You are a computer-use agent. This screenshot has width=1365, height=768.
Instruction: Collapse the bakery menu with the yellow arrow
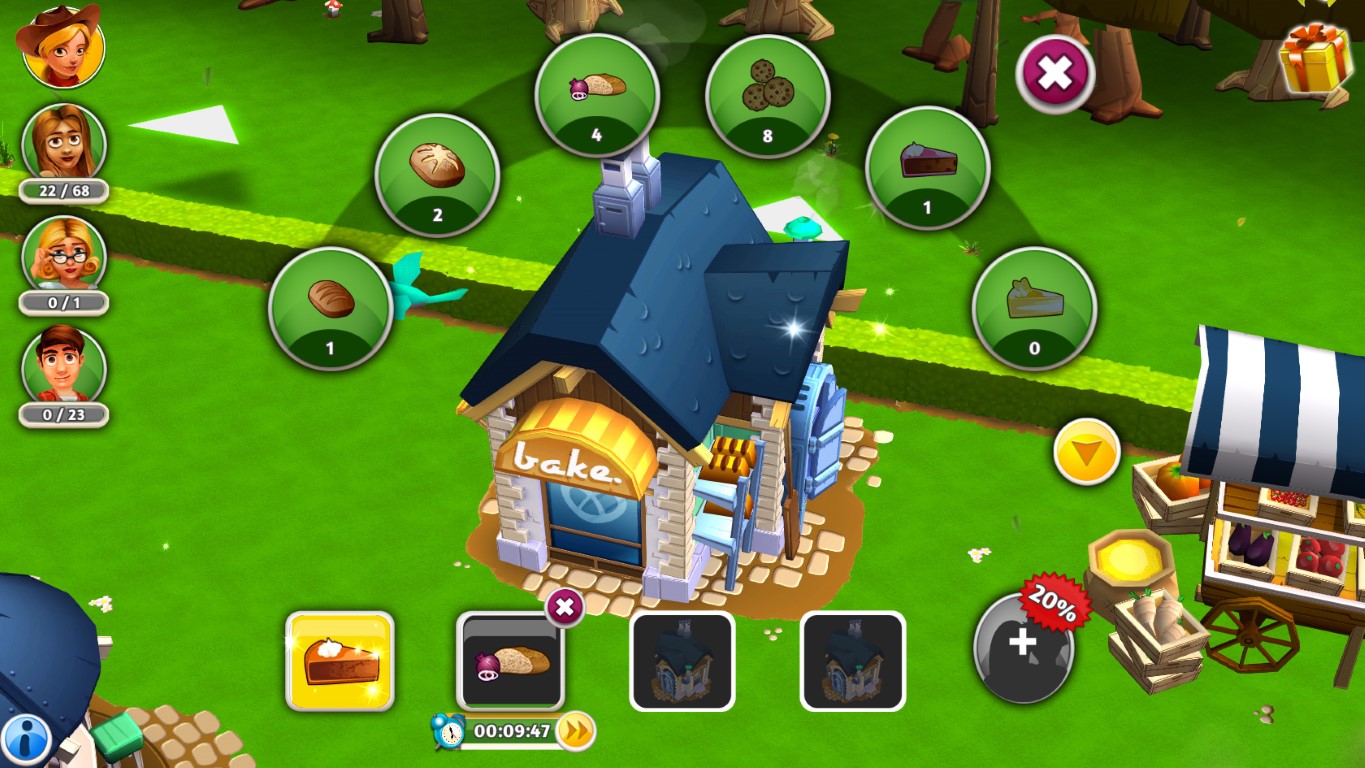(x=1084, y=452)
